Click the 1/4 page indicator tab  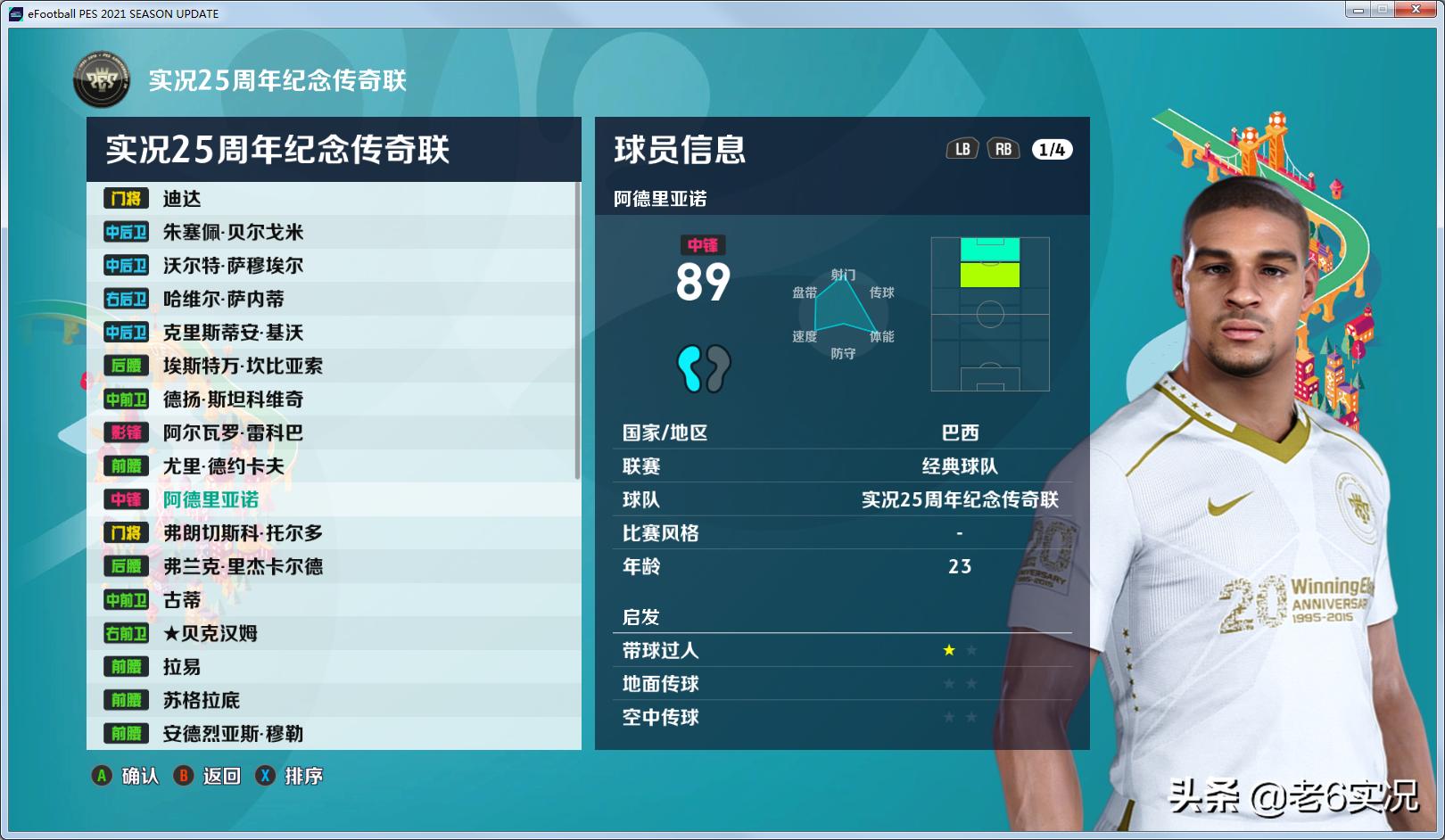[x=1051, y=149]
